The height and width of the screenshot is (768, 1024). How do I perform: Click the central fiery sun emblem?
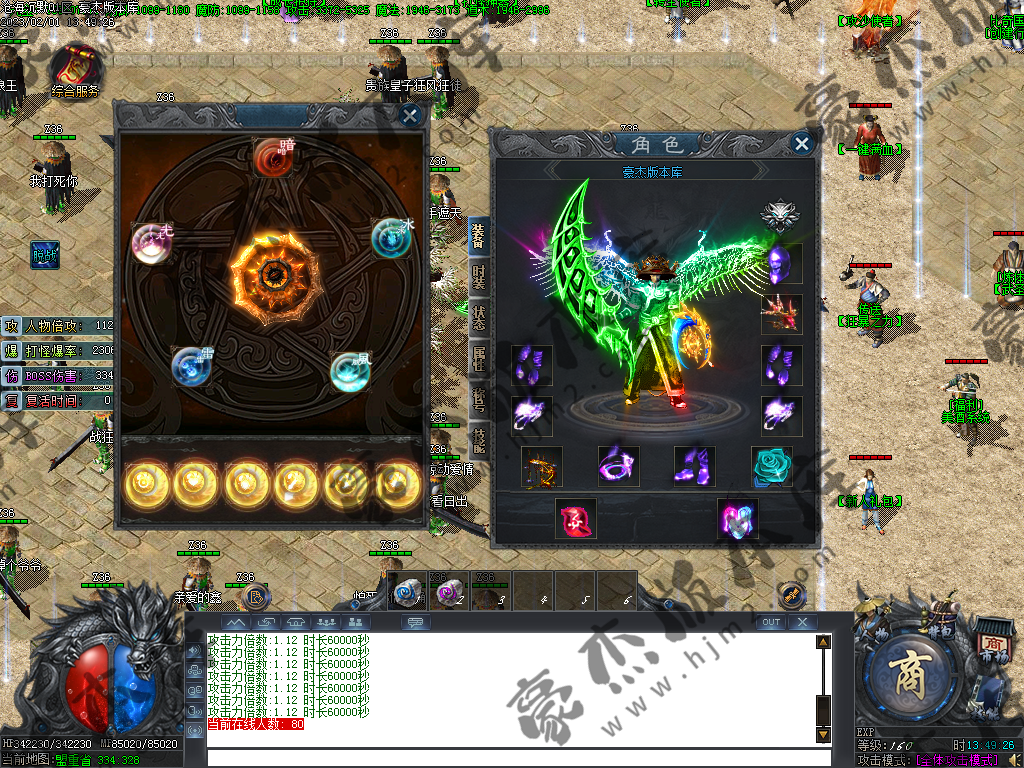(x=271, y=271)
